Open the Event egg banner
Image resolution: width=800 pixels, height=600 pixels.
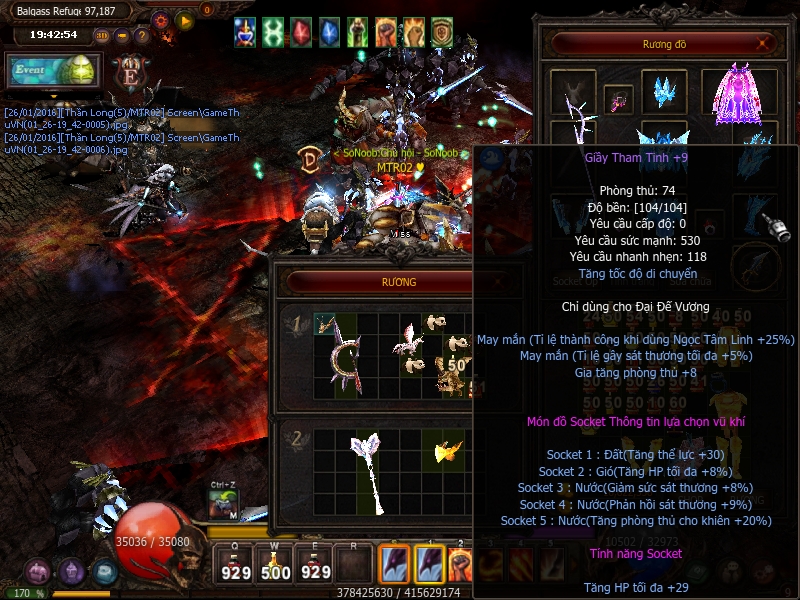tap(52, 71)
